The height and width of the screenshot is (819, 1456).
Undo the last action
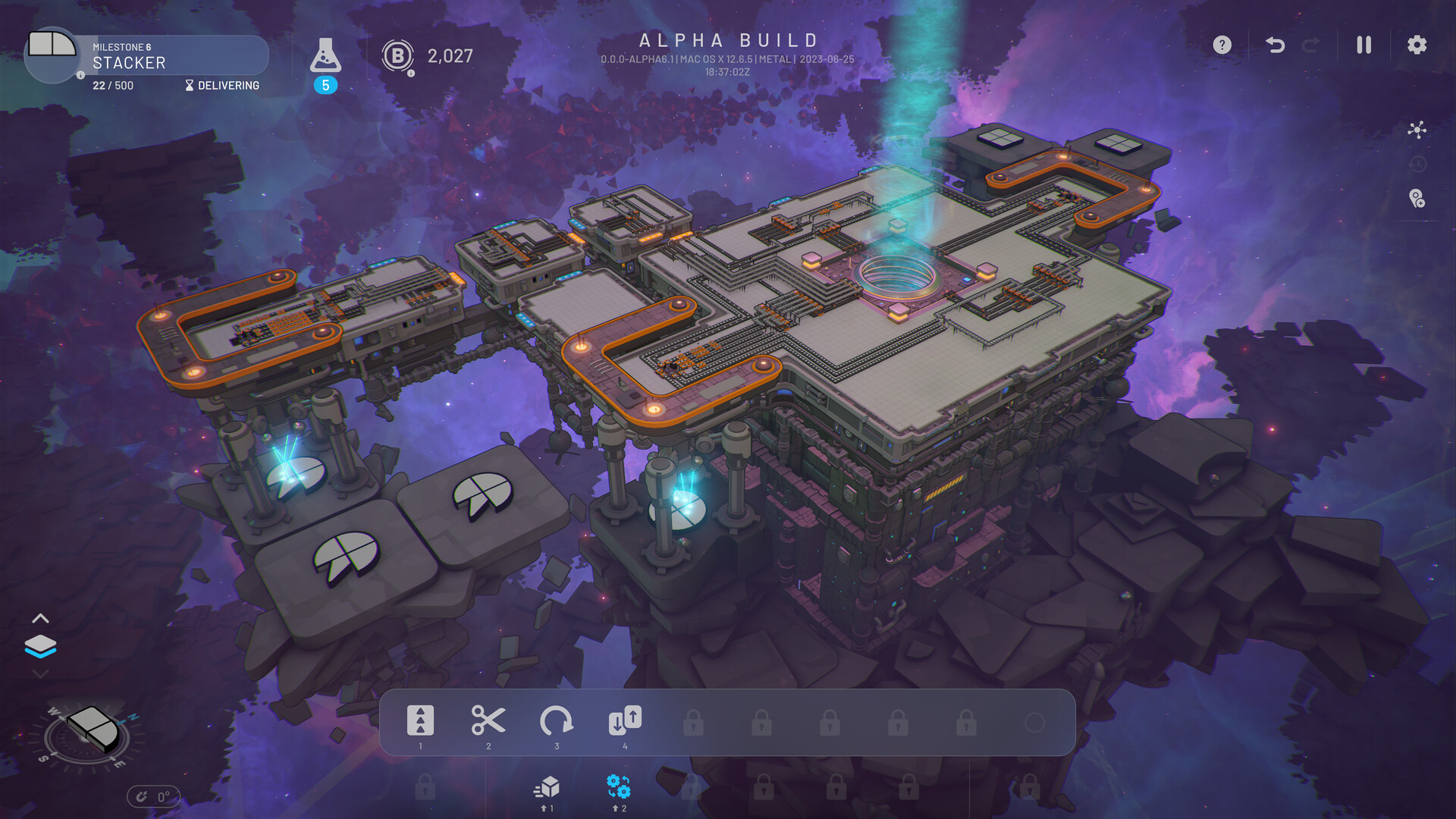(x=1274, y=45)
